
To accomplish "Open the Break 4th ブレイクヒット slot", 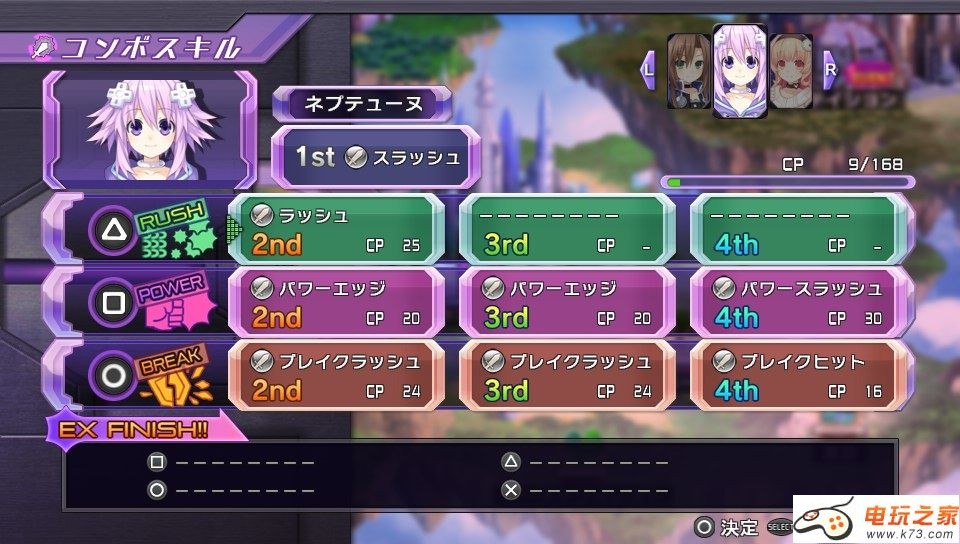I will 800,375.
